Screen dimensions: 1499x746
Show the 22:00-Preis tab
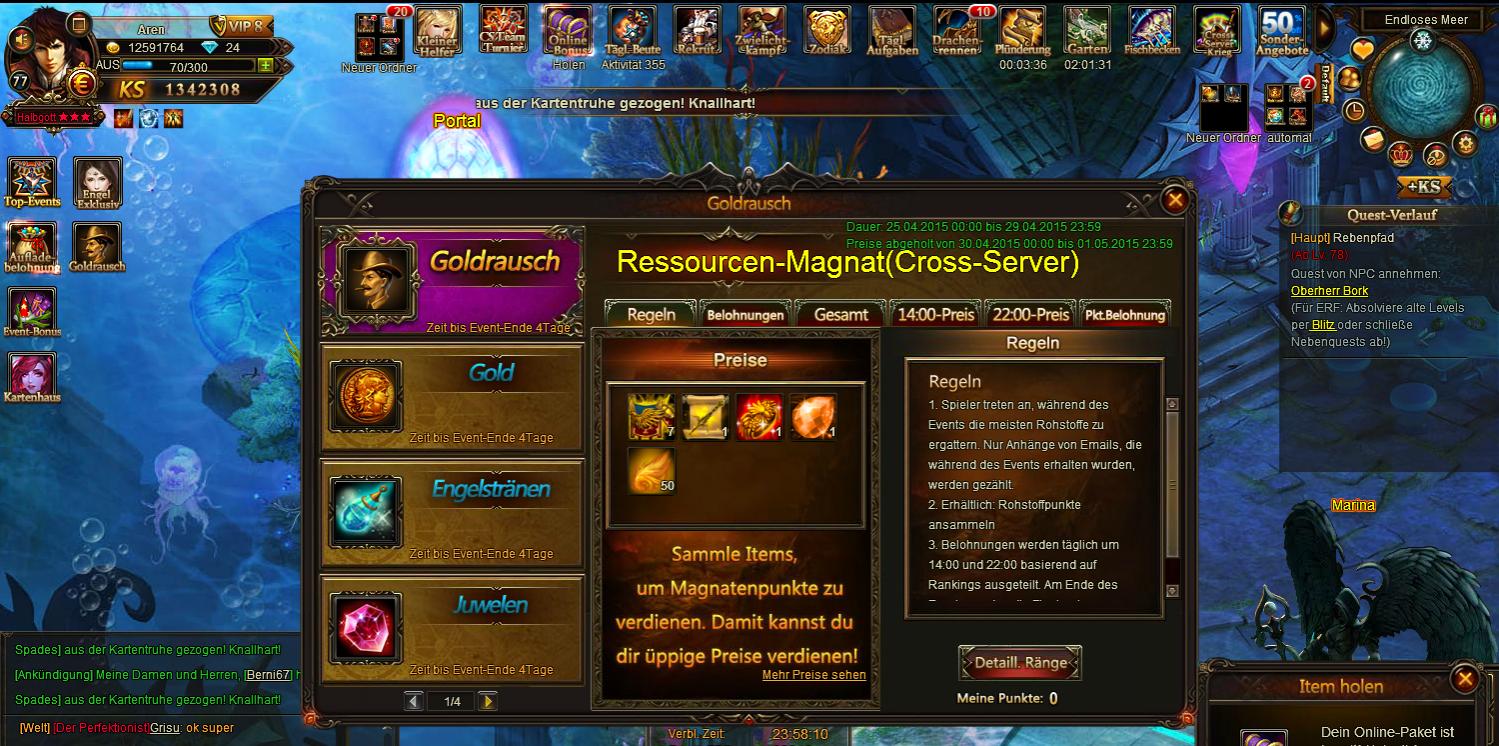tap(1030, 314)
